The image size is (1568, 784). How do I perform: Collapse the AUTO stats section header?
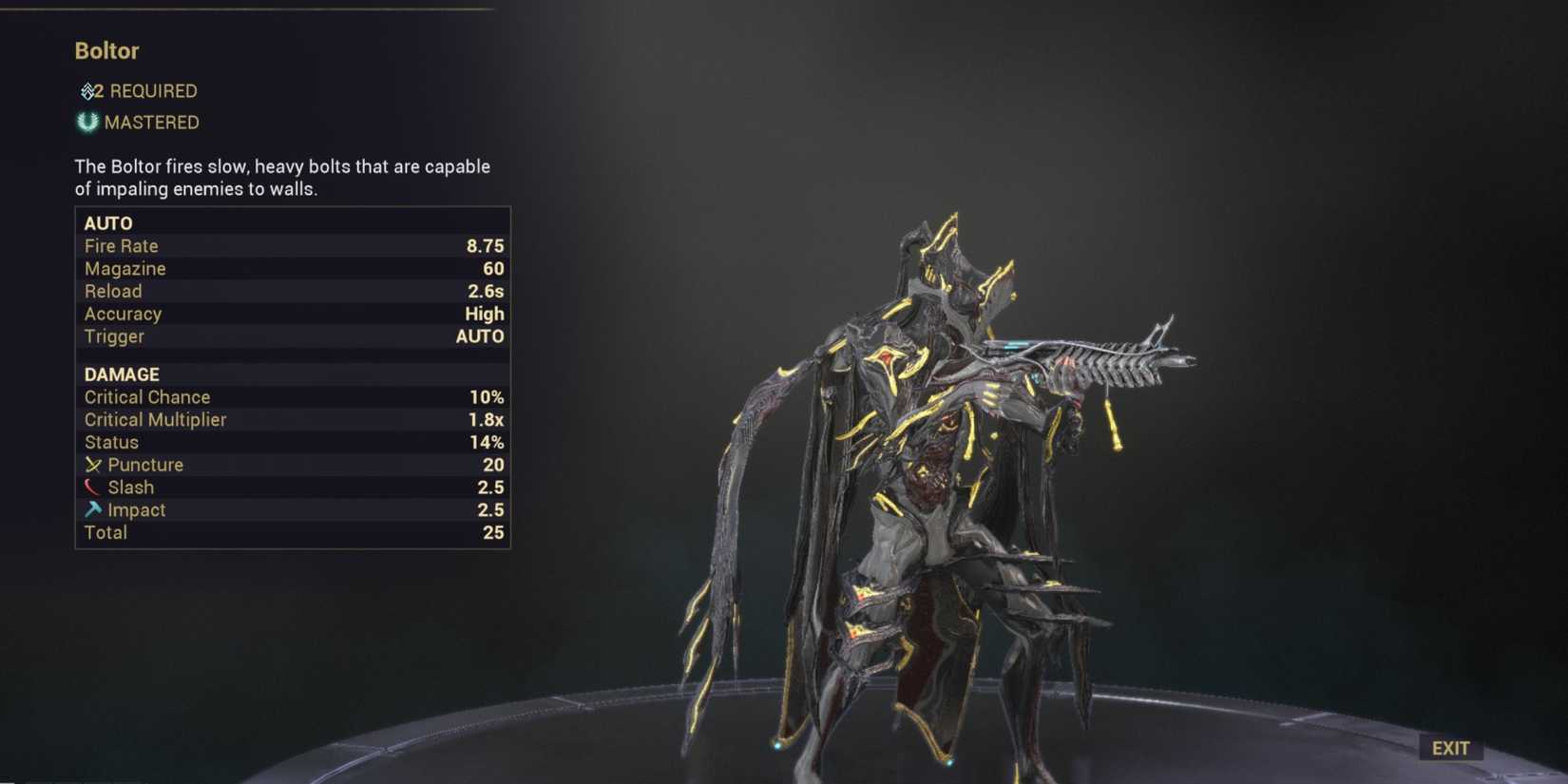click(108, 222)
